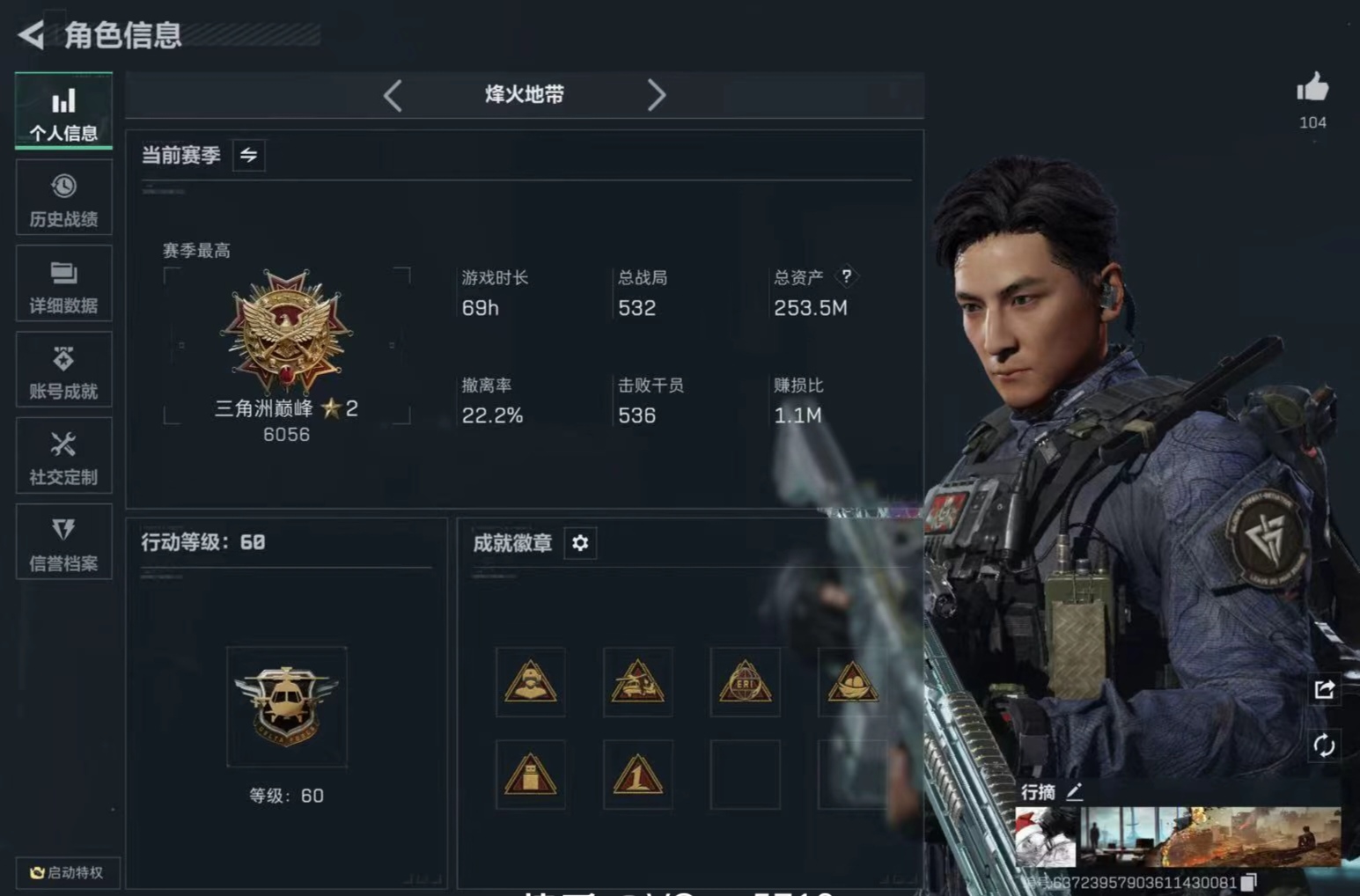Viewport: 1360px width, 896px height.
Task: Open the 社交定制 panel
Action: coord(62,456)
